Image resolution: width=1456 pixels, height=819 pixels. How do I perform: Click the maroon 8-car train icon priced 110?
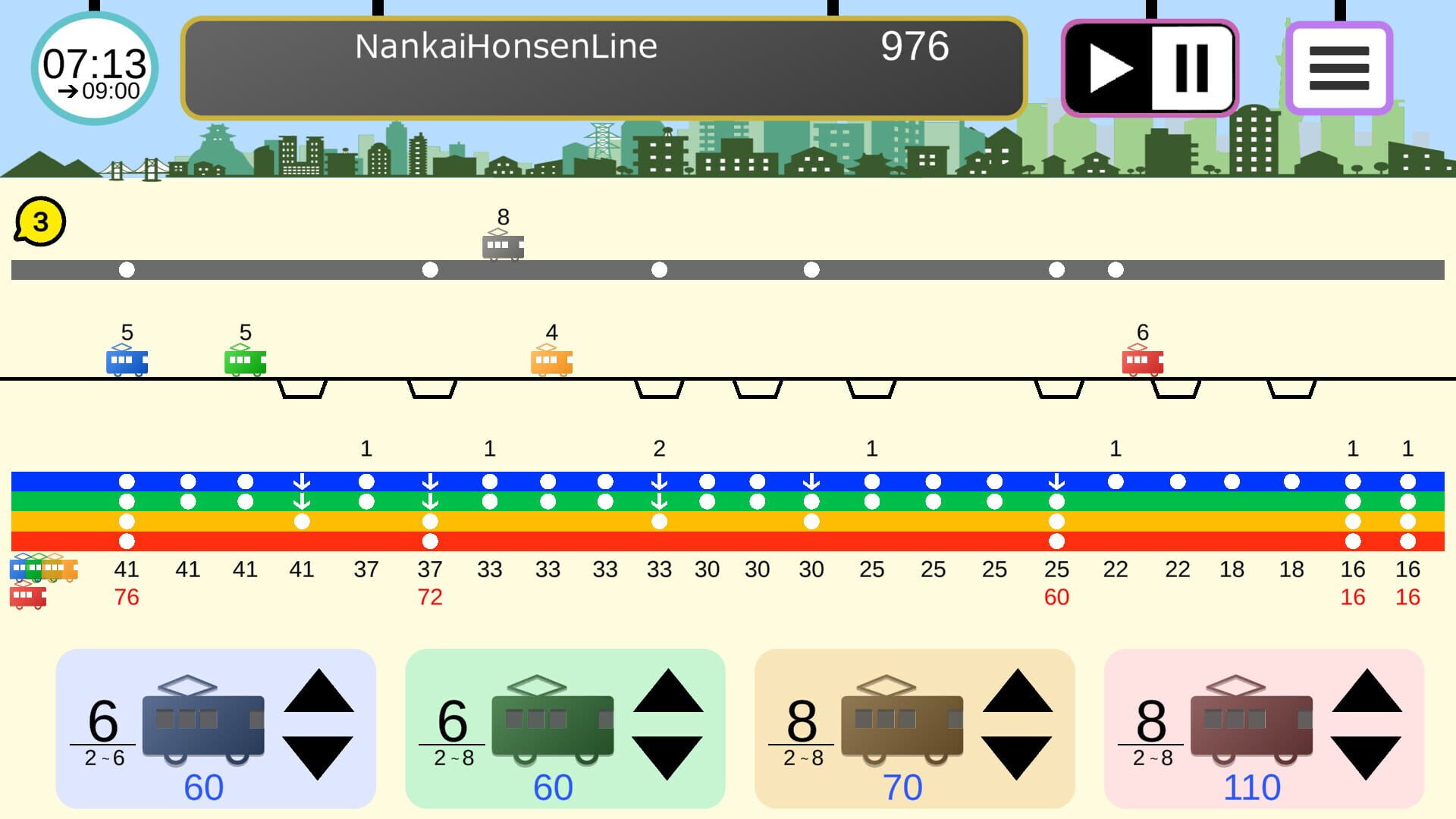[1251, 724]
